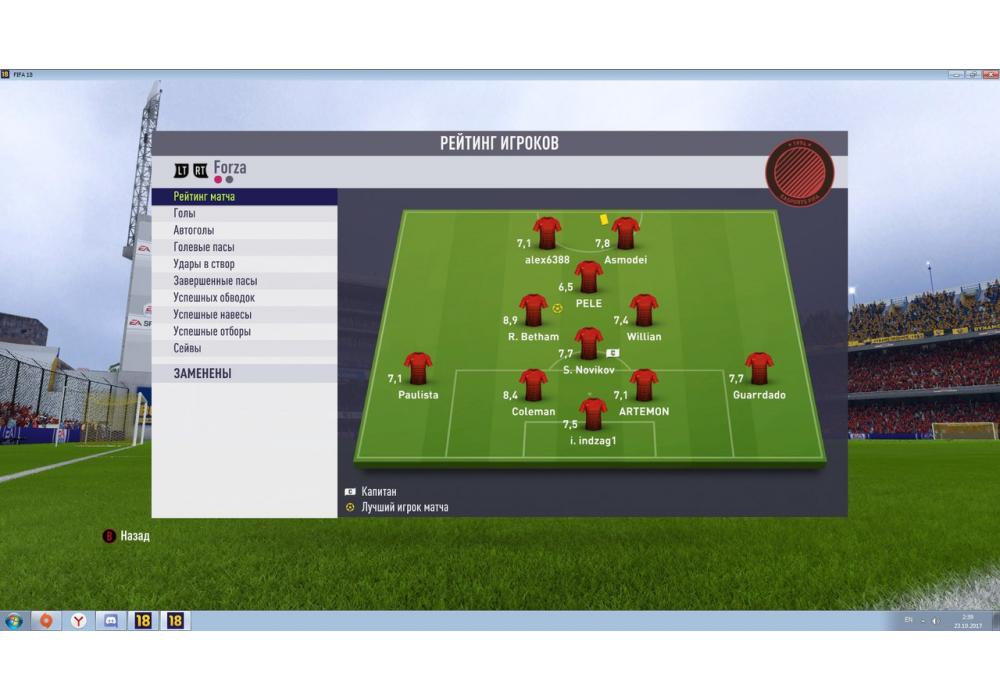Select player Guarrdado on the pitch
This screenshot has height=700, width=1000.
click(x=759, y=368)
